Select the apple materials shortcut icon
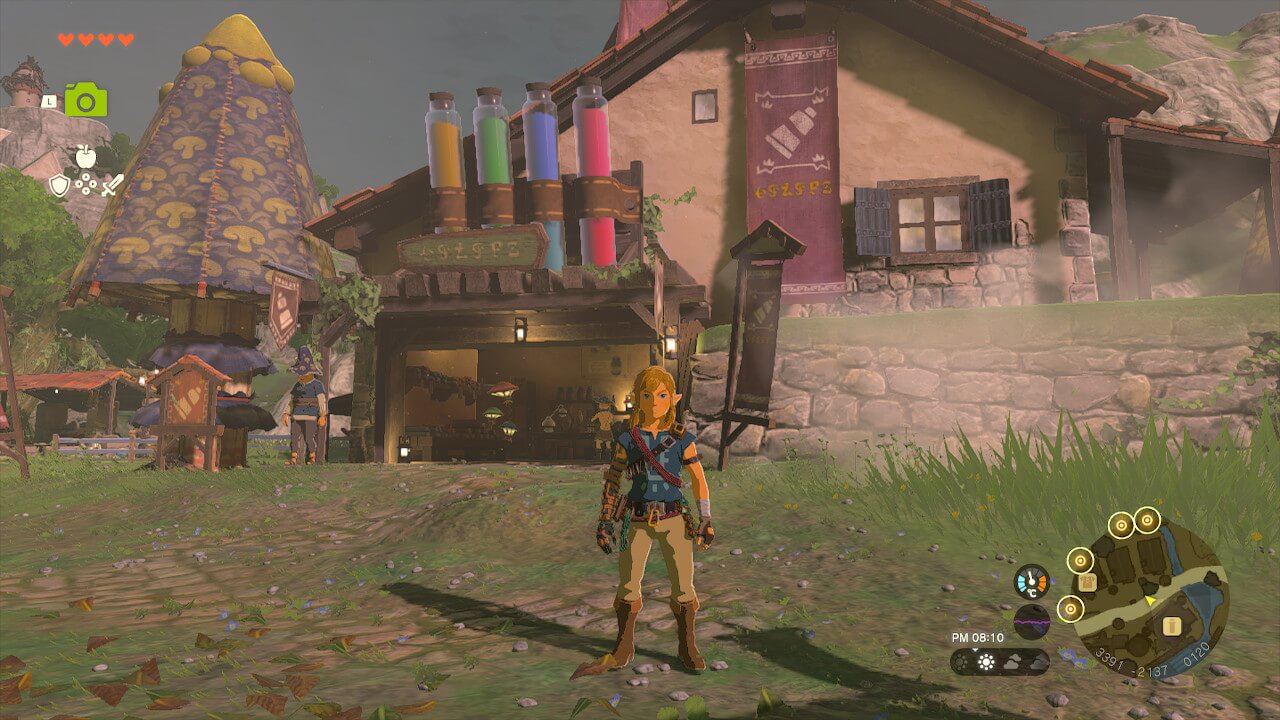 pyautogui.click(x=85, y=157)
